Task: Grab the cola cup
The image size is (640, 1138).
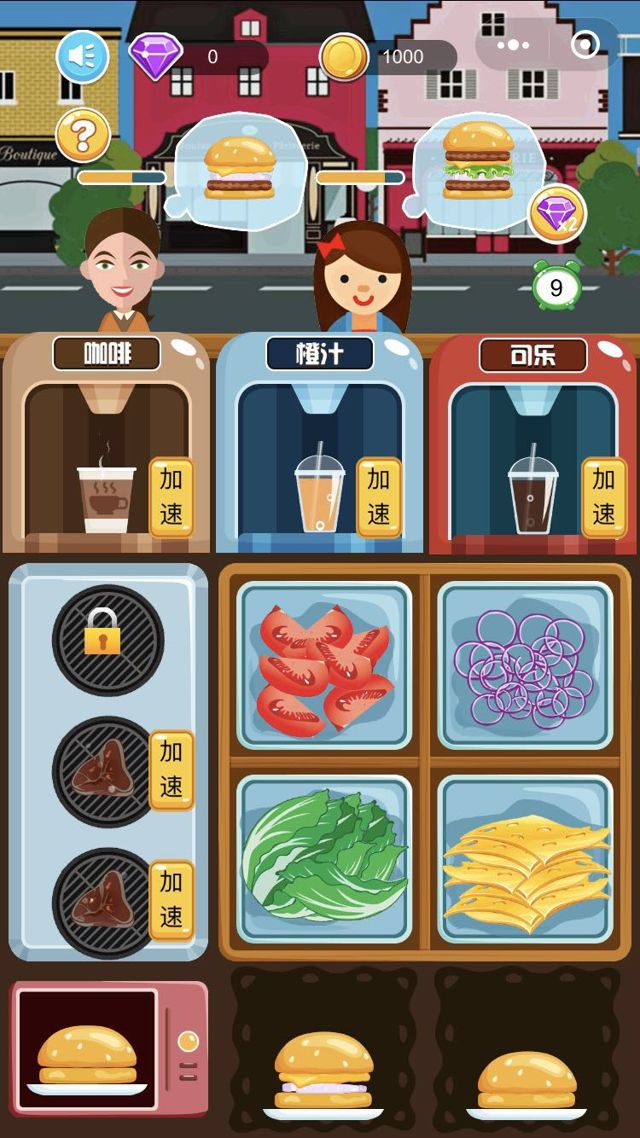Action: pyautogui.click(x=532, y=495)
